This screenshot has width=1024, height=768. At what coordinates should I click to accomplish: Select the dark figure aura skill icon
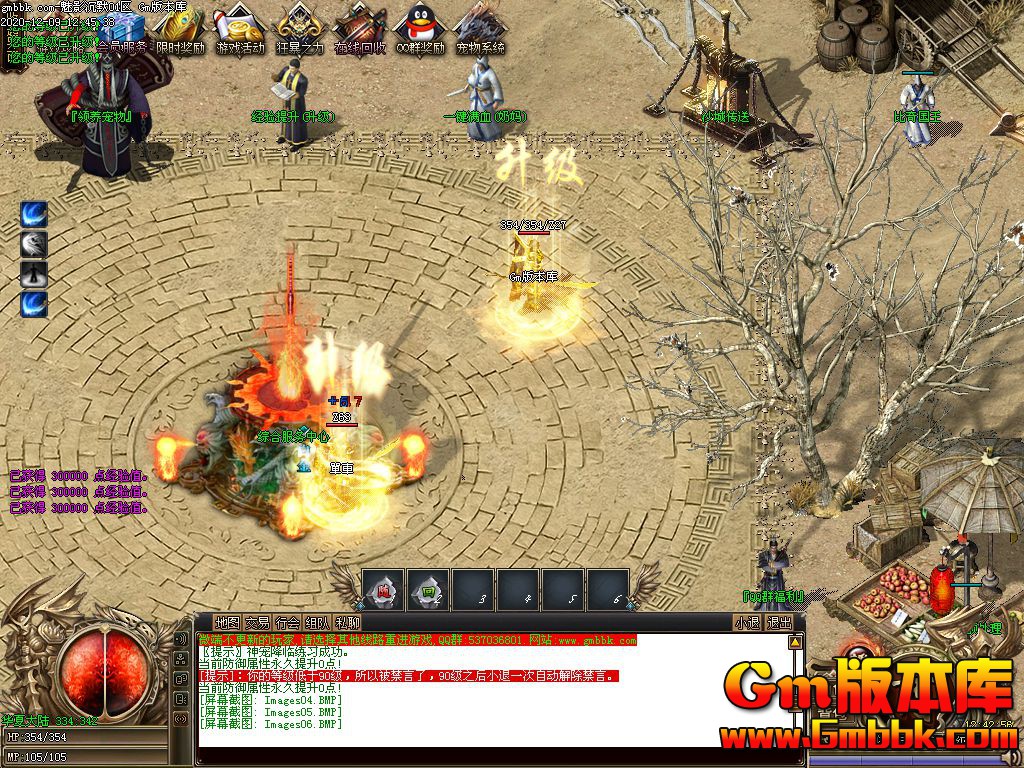[x=34, y=274]
